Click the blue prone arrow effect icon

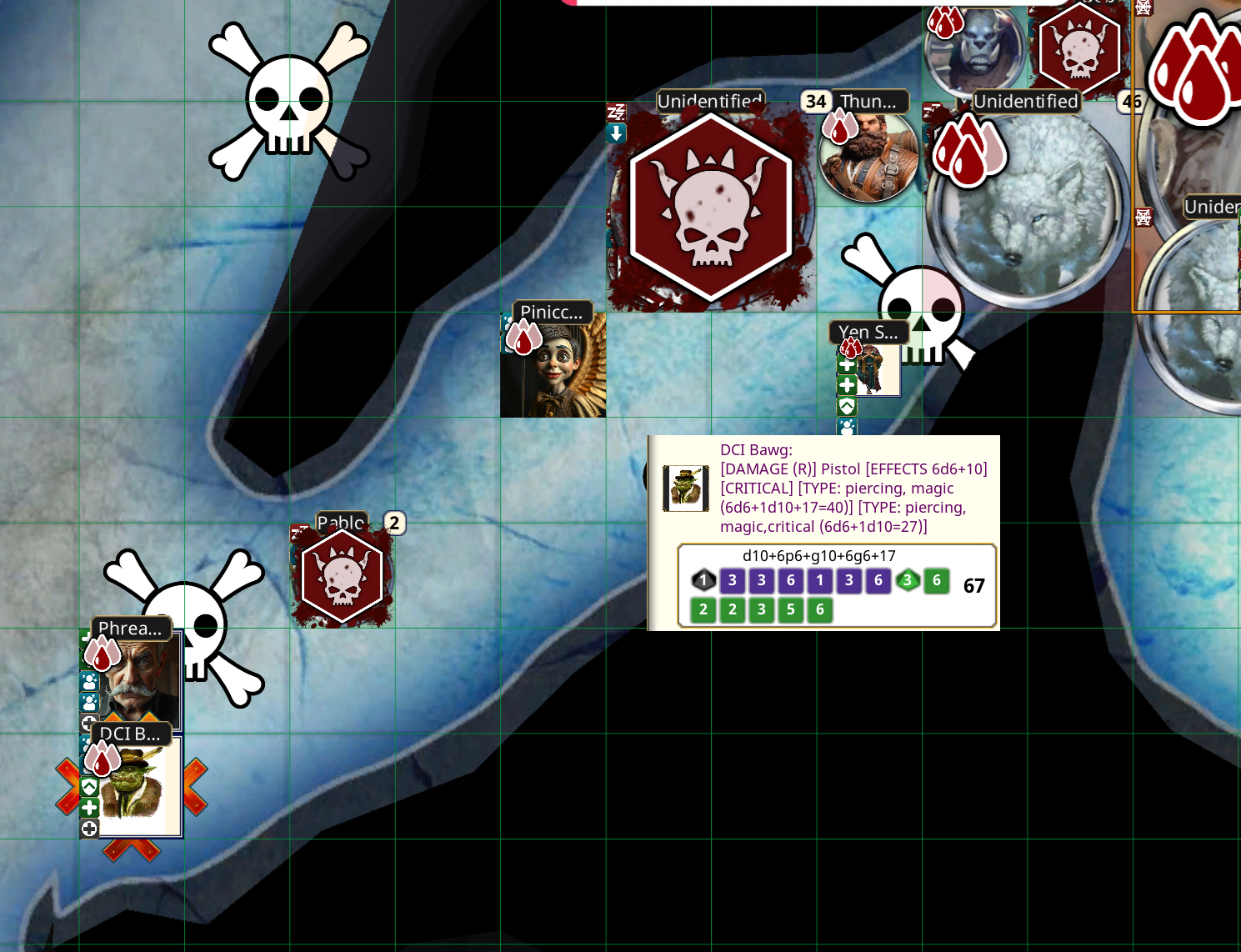coord(616,133)
